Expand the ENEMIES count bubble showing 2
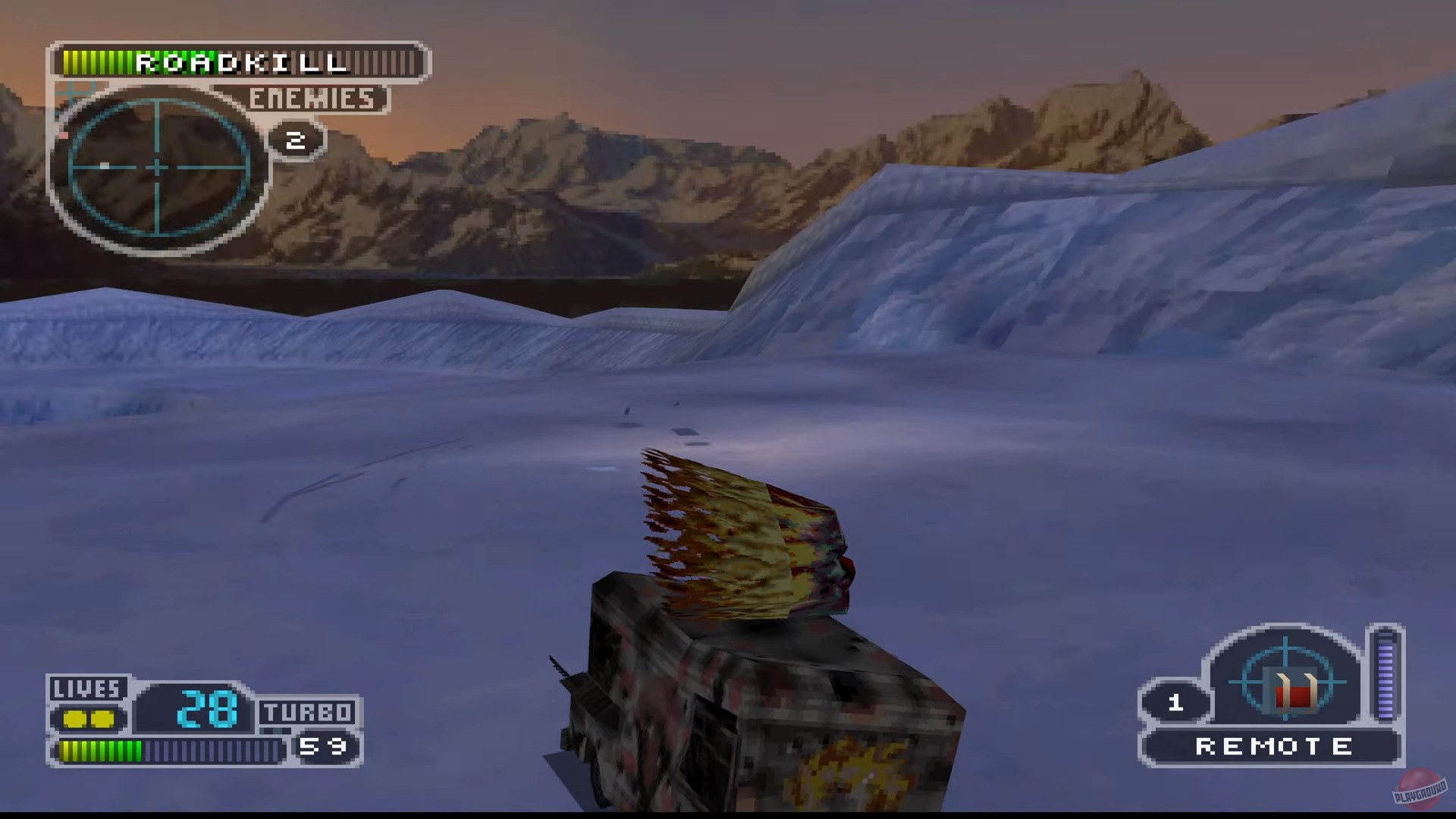Screen dimensions: 1456x819 (296, 140)
